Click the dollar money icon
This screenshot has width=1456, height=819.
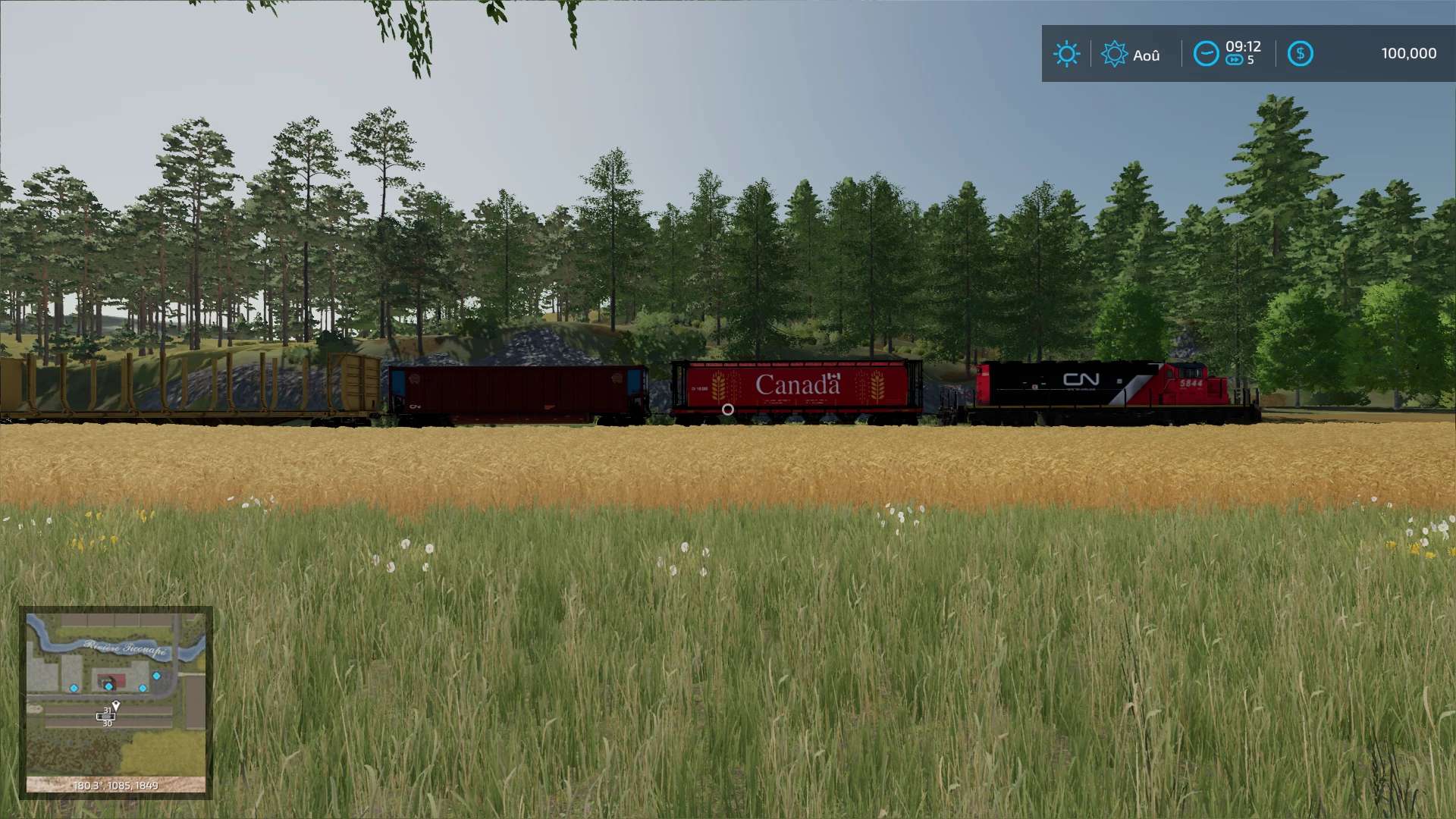tap(1300, 54)
